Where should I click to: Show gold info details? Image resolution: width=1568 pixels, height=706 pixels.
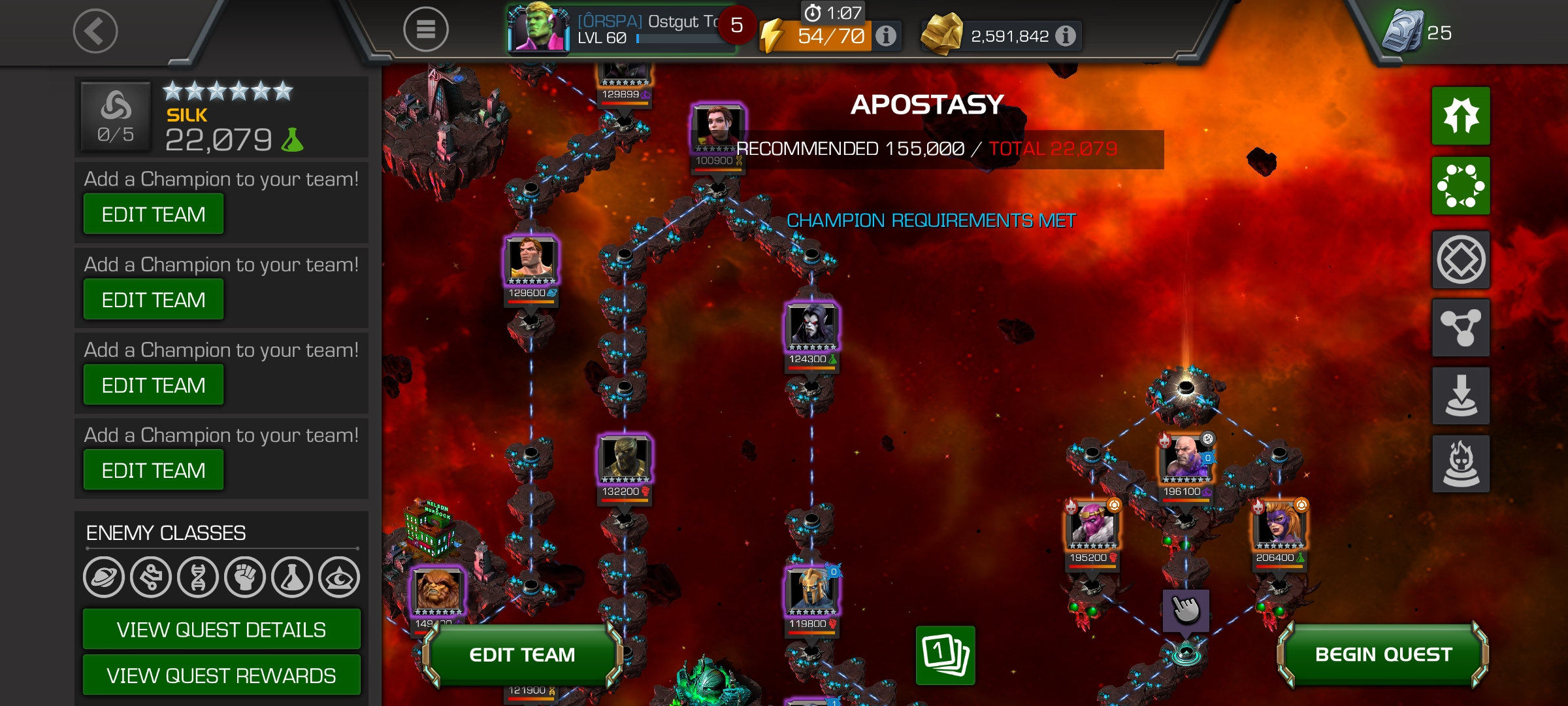(x=1066, y=35)
